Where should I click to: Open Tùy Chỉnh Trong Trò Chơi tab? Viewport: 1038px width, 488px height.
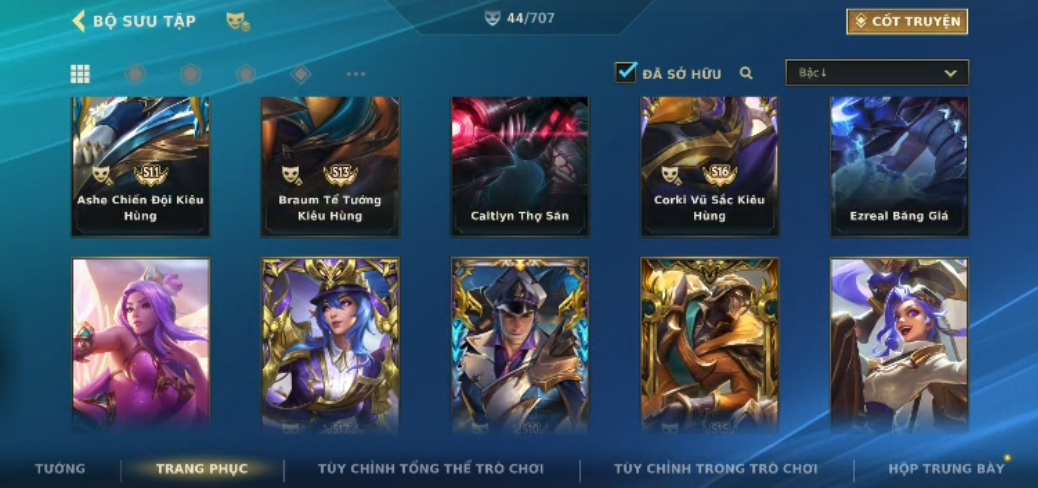[716, 468]
